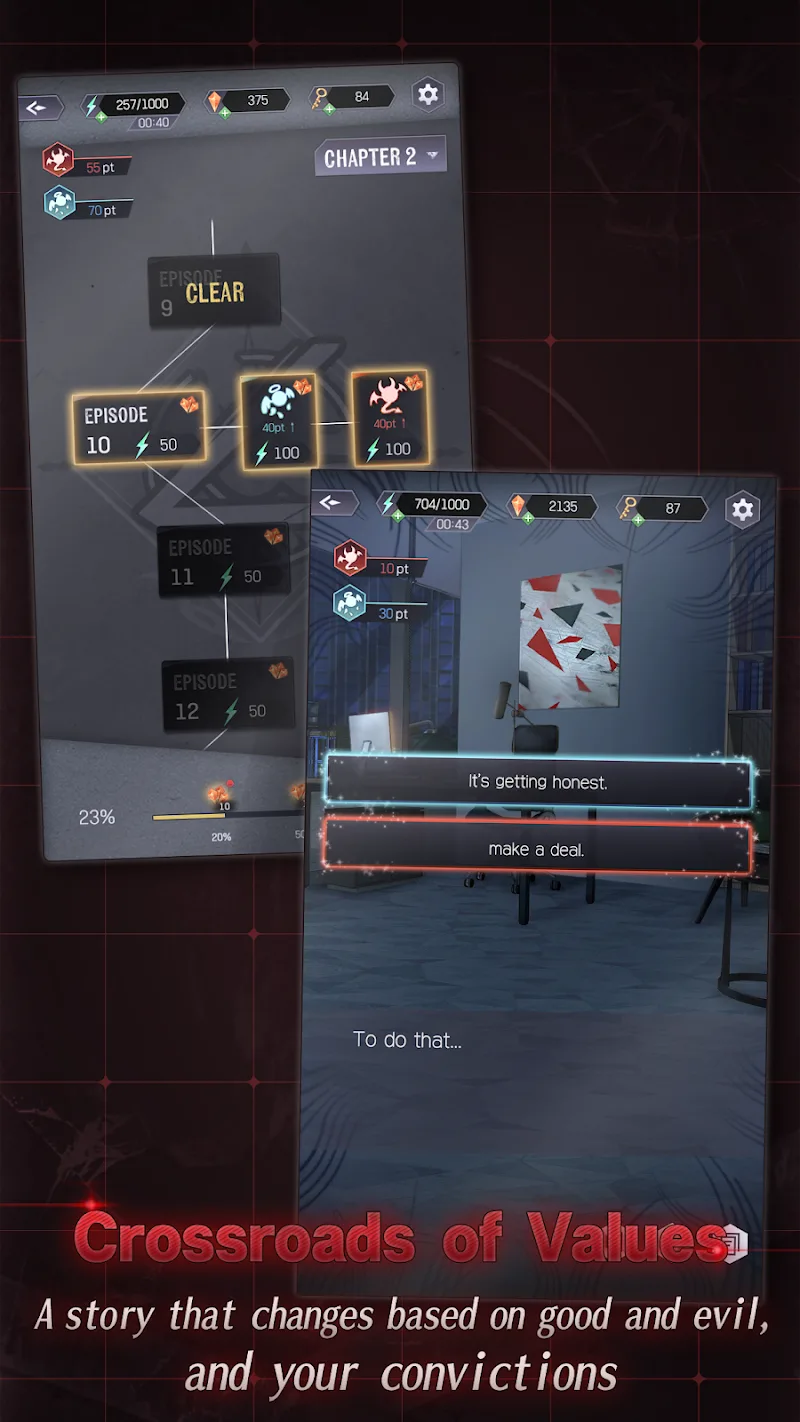Claim the 20% progress gem reward
800x1422 pixels.
pyautogui.click(x=218, y=797)
